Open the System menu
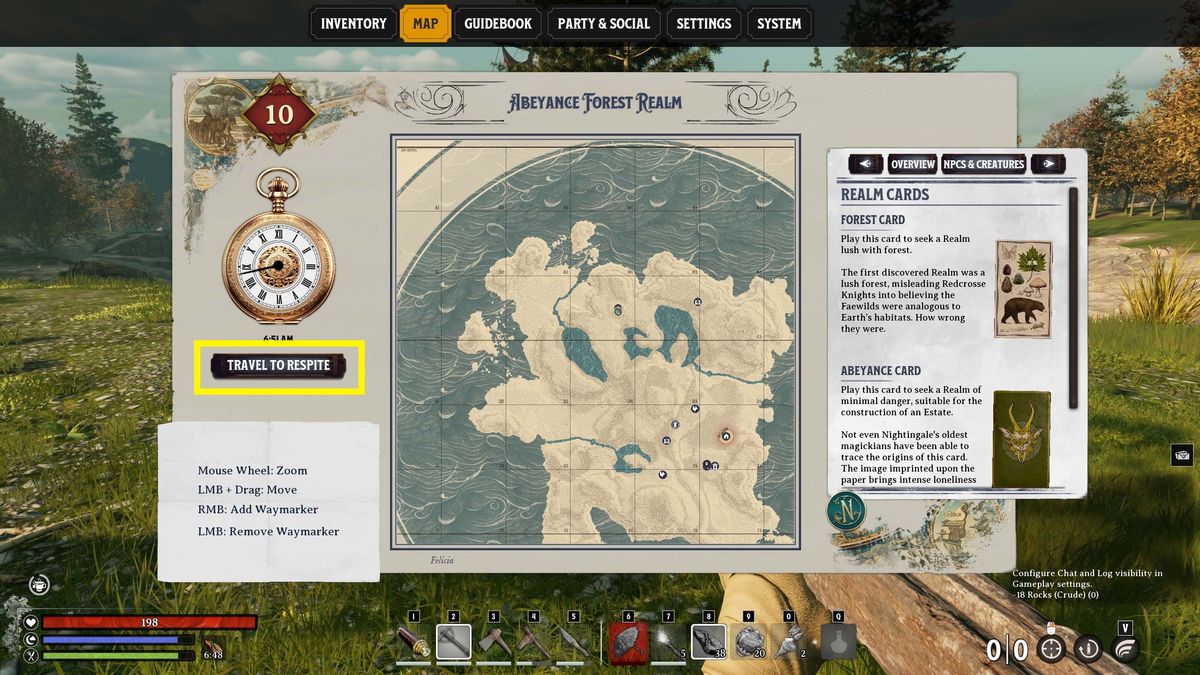1200x675 pixels. click(x=779, y=24)
